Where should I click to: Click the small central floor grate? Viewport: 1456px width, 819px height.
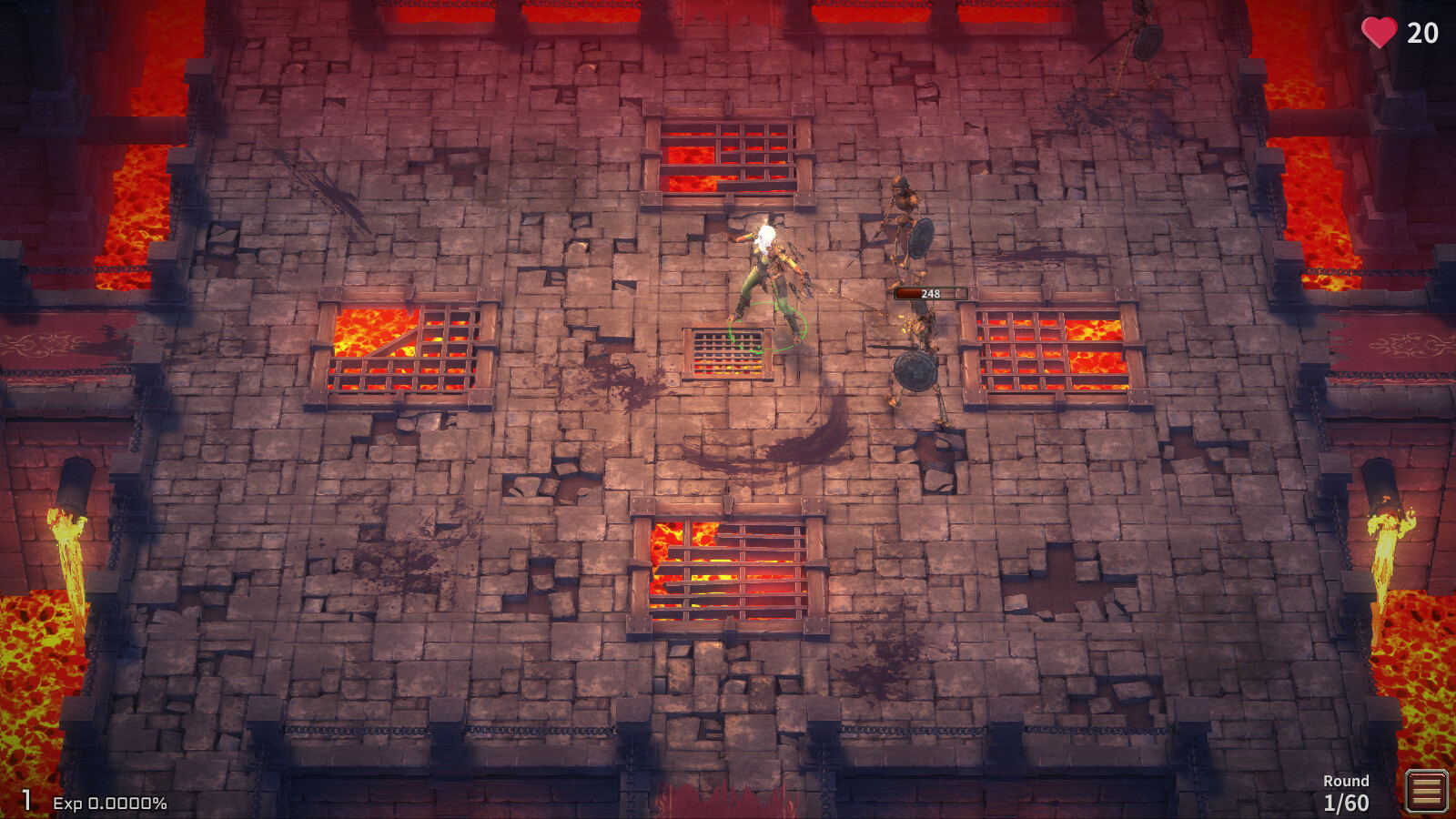(726, 350)
